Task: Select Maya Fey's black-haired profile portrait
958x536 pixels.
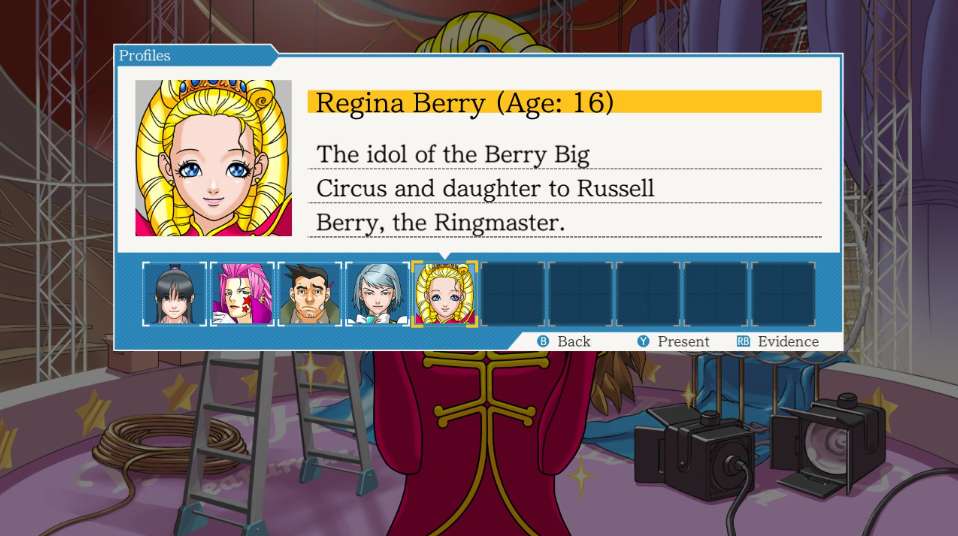Action: [x=174, y=294]
